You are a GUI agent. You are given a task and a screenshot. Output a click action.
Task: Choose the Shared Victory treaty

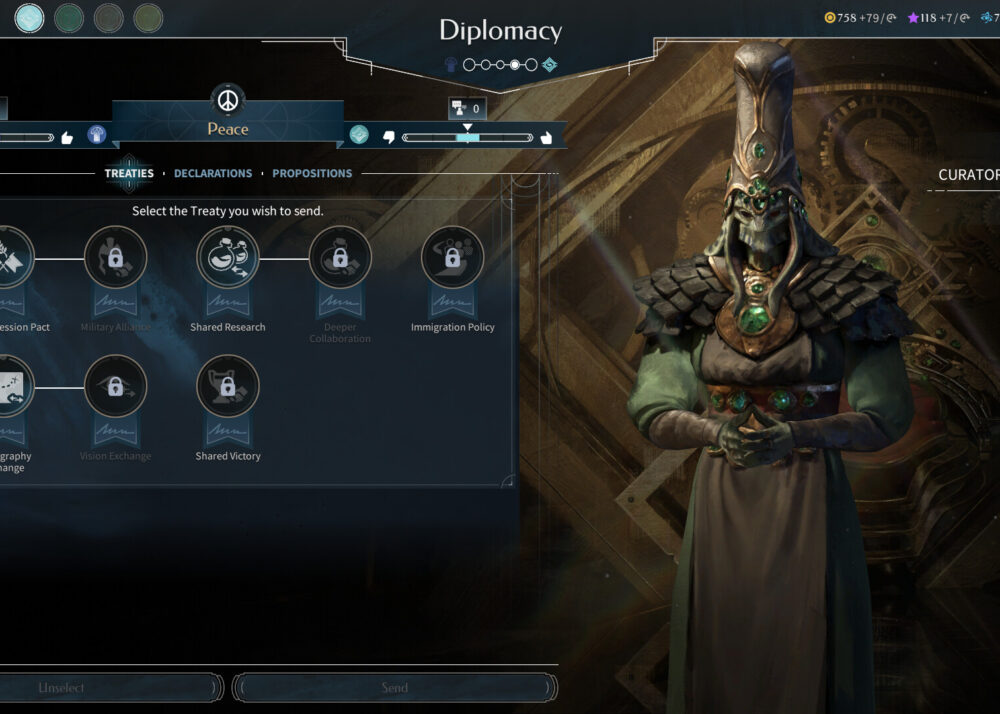228,386
